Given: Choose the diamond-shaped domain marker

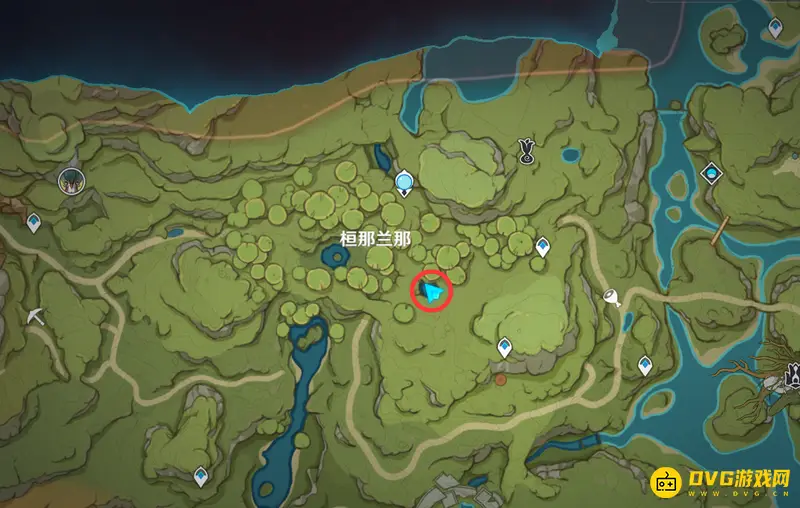Looking at the screenshot, I should click(711, 172).
